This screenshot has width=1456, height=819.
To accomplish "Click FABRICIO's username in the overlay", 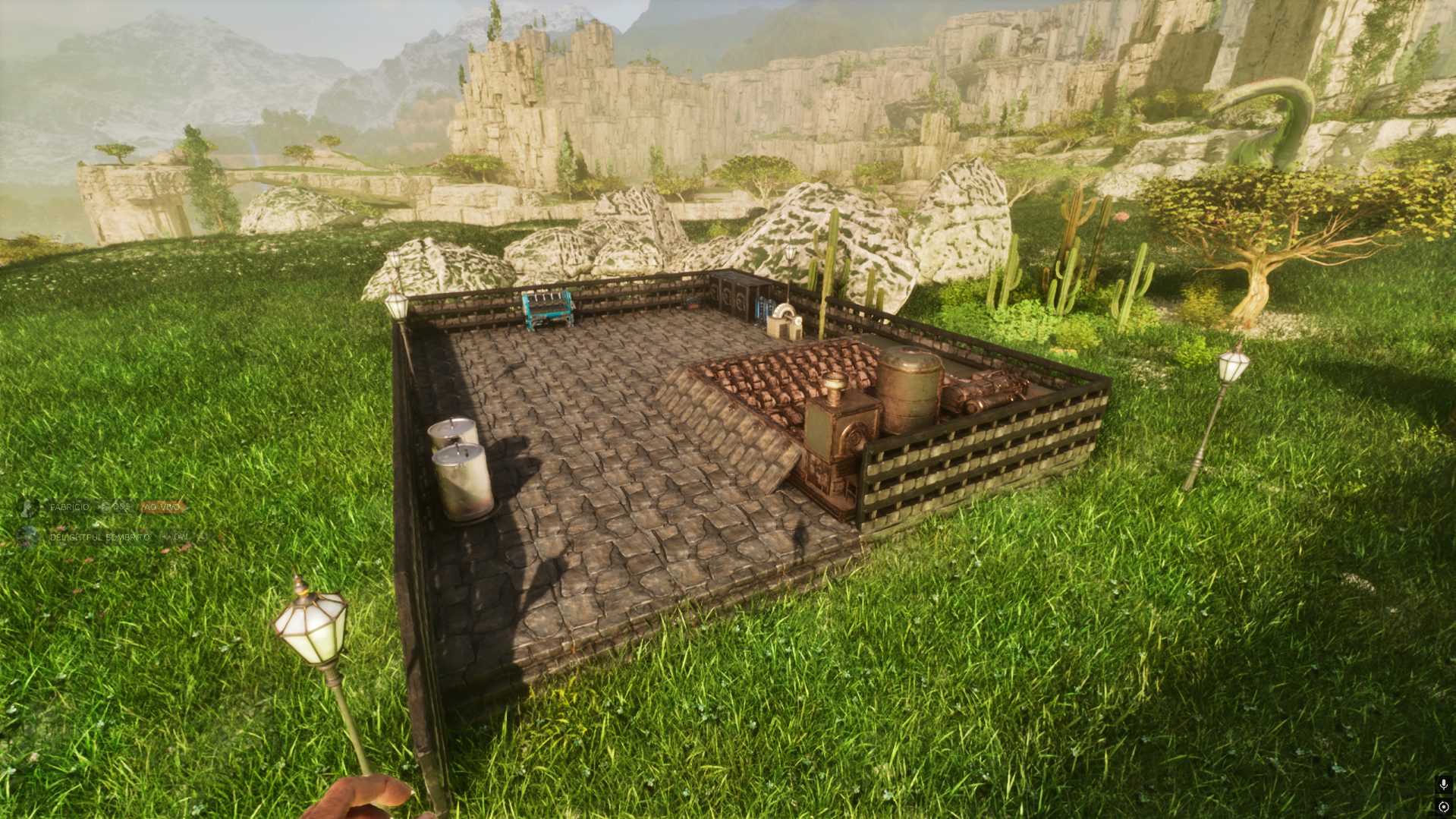I will pos(69,506).
